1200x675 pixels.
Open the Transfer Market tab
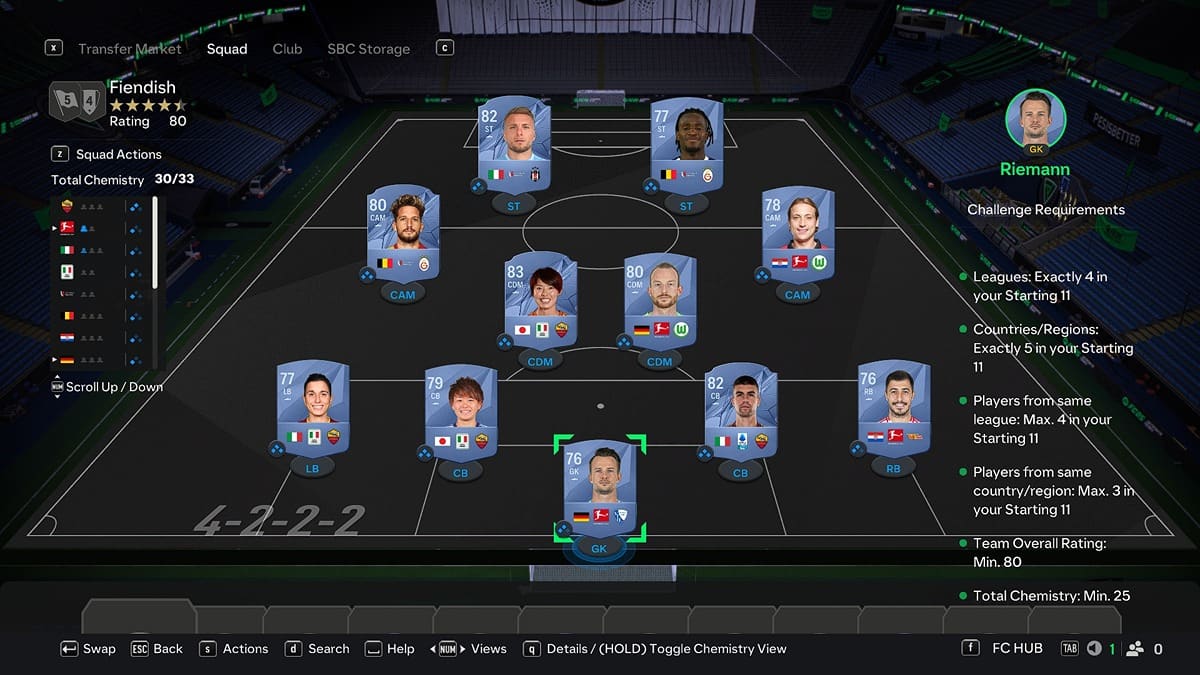(x=130, y=49)
